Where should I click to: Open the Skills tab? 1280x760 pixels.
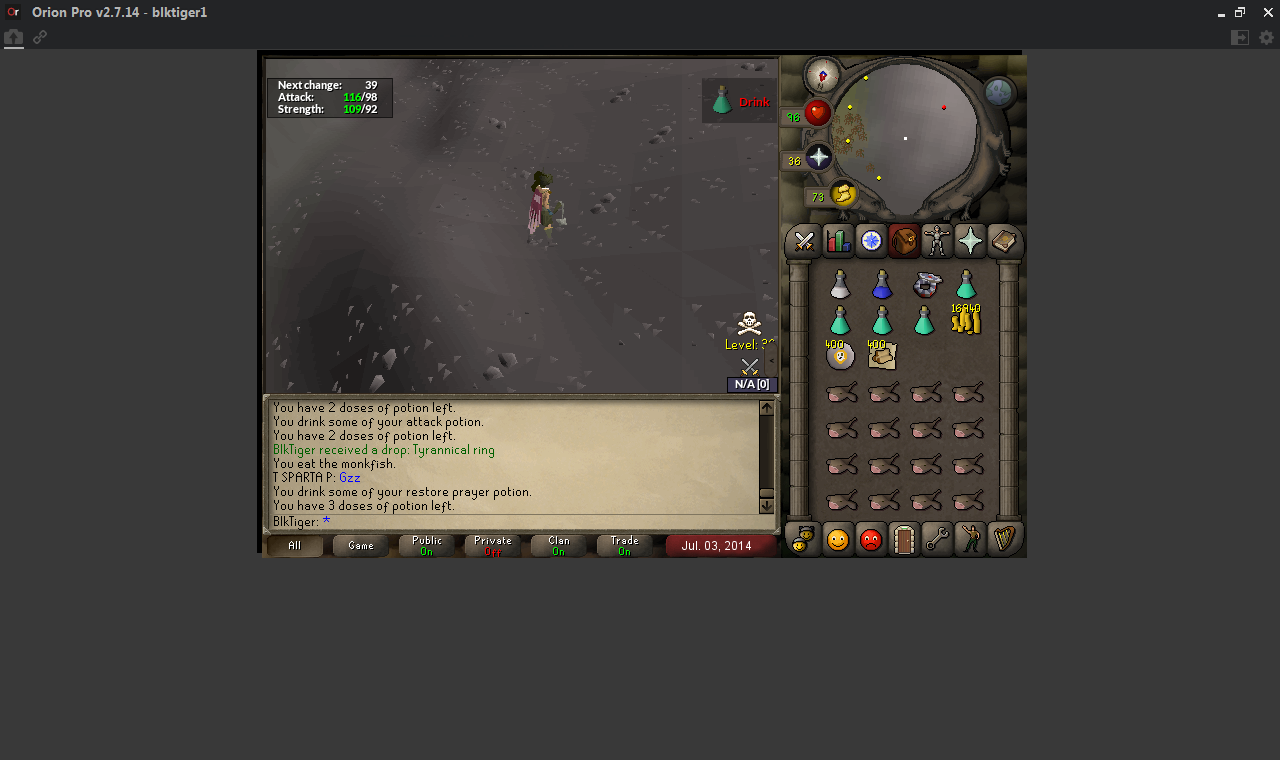[836, 241]
